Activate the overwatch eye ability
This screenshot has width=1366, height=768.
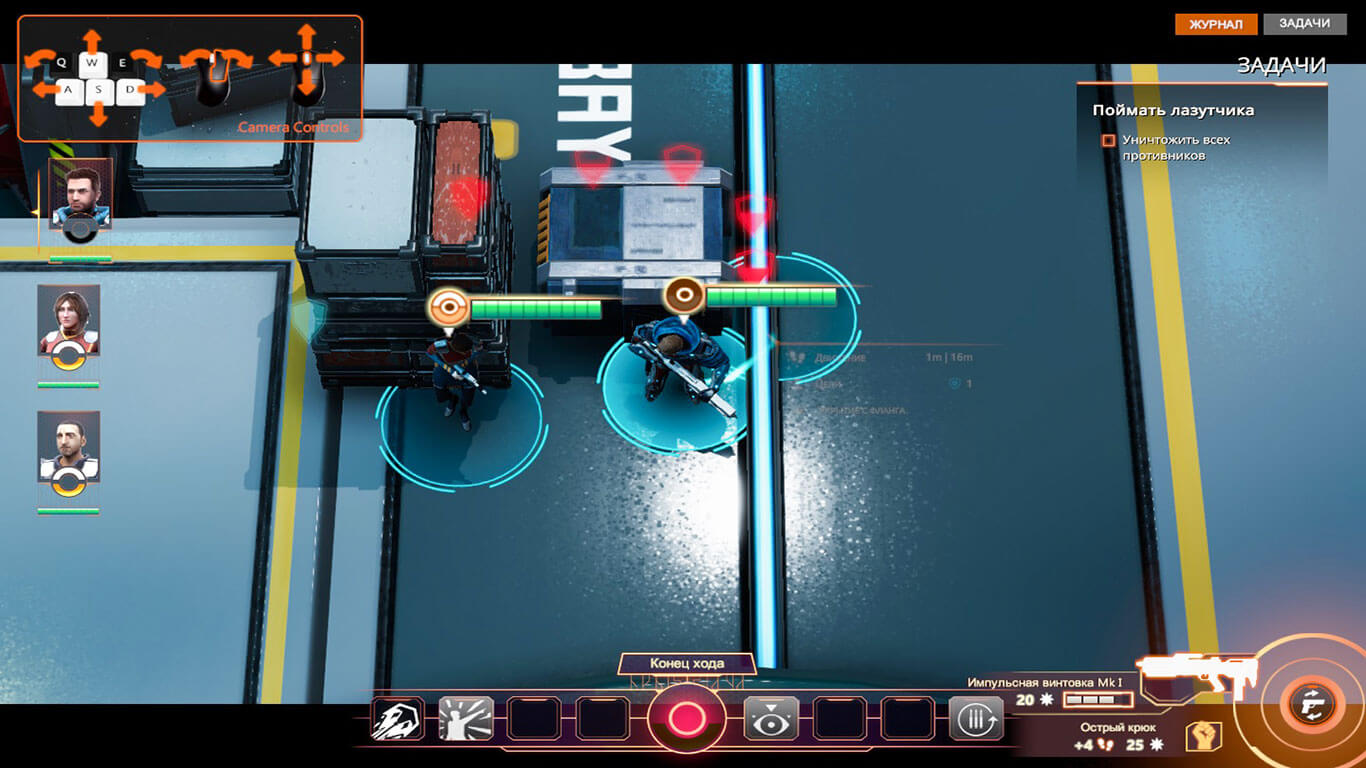[x=771, y=718]
